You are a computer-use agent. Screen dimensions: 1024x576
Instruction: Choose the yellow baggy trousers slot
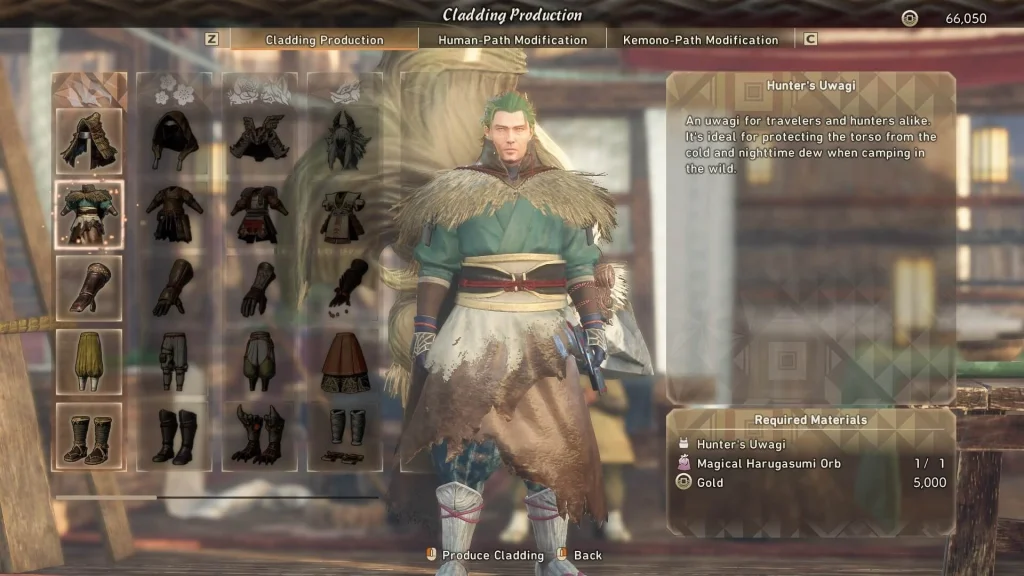point(89,361)
